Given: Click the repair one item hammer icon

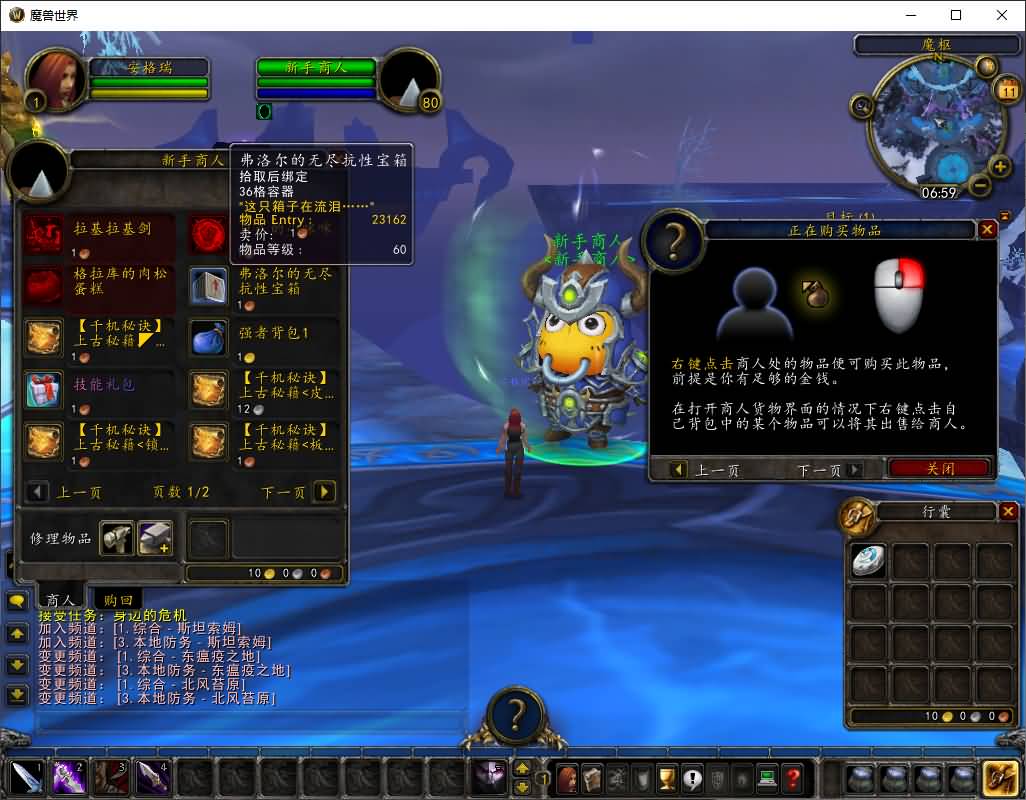Looking at the screenshot, I should [116, 538].
